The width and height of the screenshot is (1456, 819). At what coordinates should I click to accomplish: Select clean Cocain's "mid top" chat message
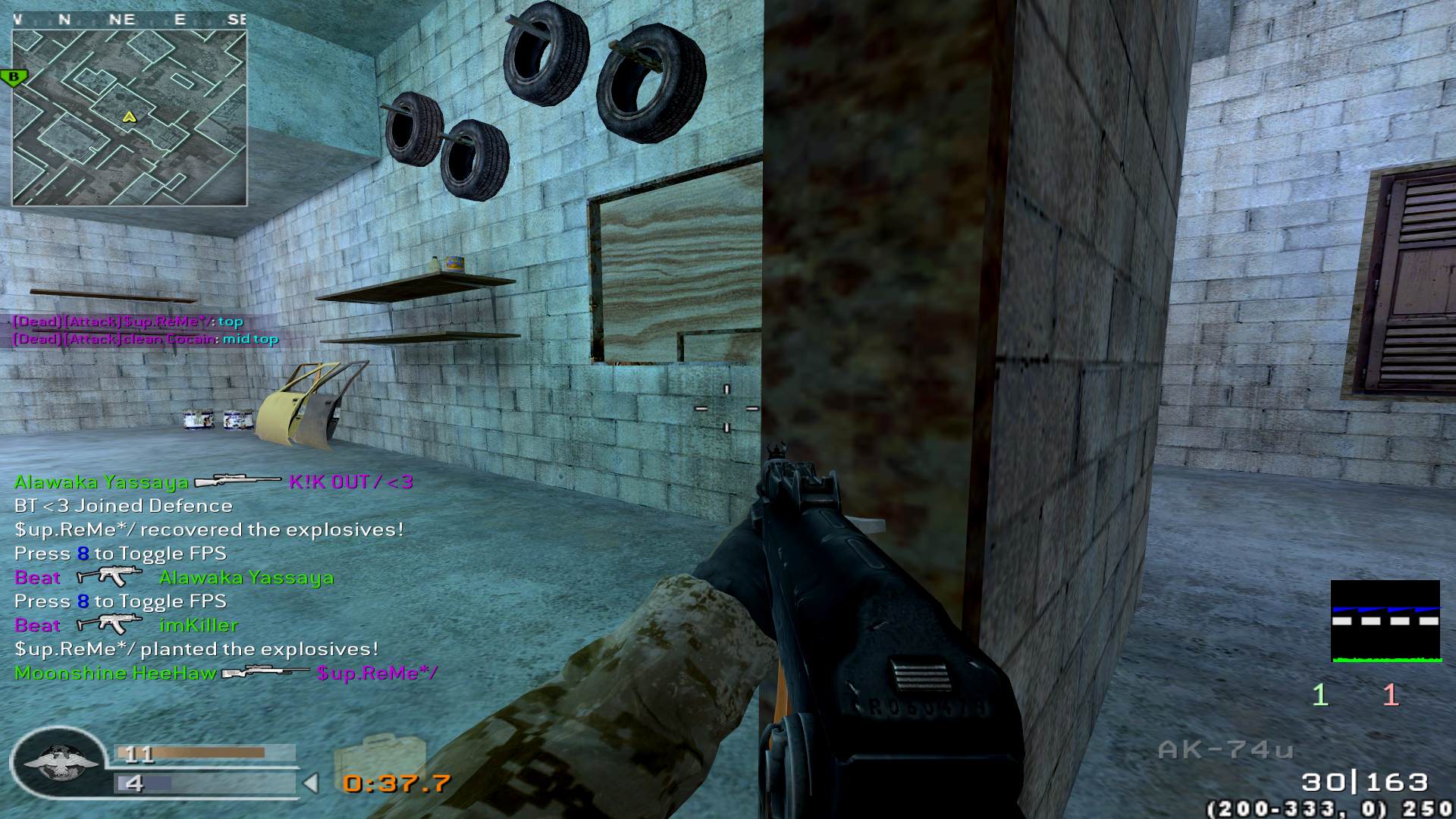click(146, 339)
